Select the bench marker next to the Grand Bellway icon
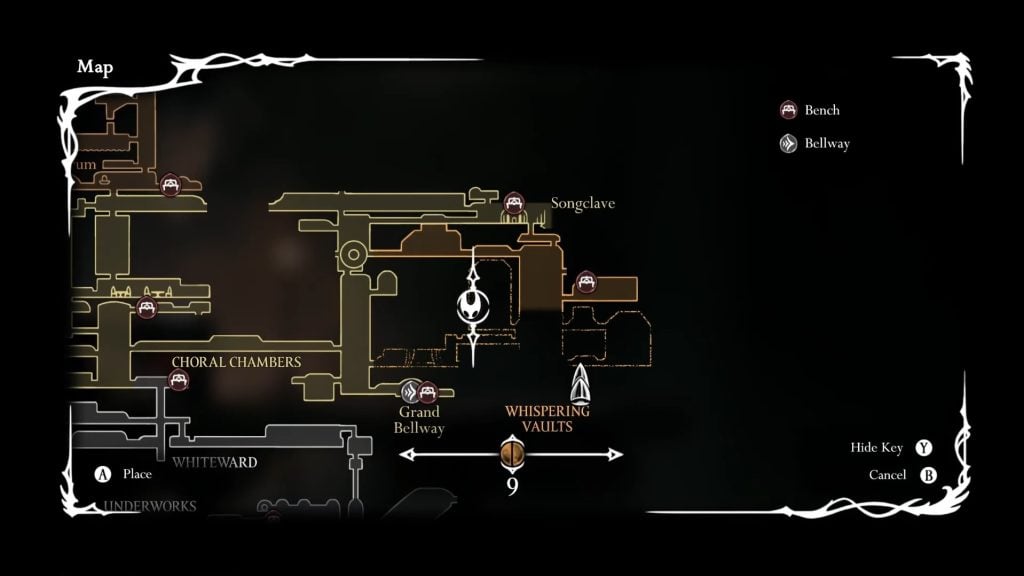1024x576 pixels. pos(428,391)
